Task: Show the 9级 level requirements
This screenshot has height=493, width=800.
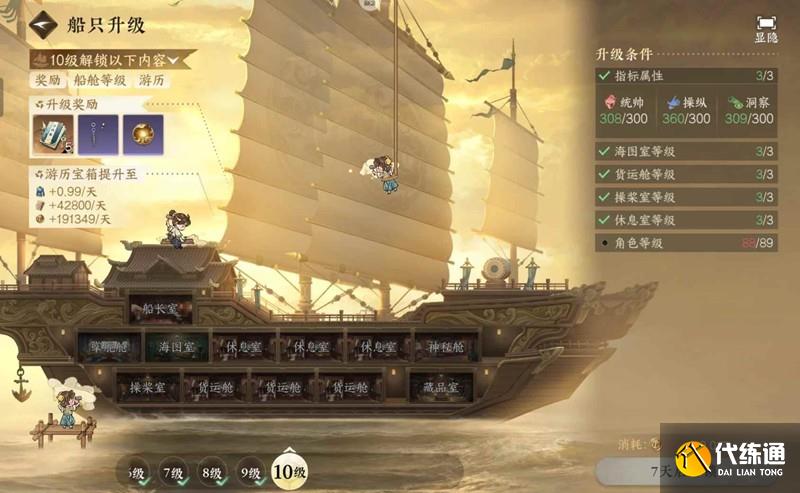Action: (250, 471)
